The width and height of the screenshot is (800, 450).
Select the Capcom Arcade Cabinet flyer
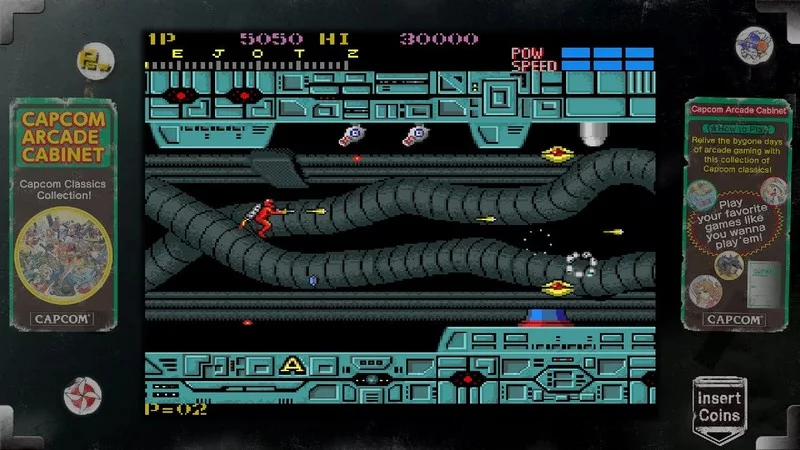62,215
